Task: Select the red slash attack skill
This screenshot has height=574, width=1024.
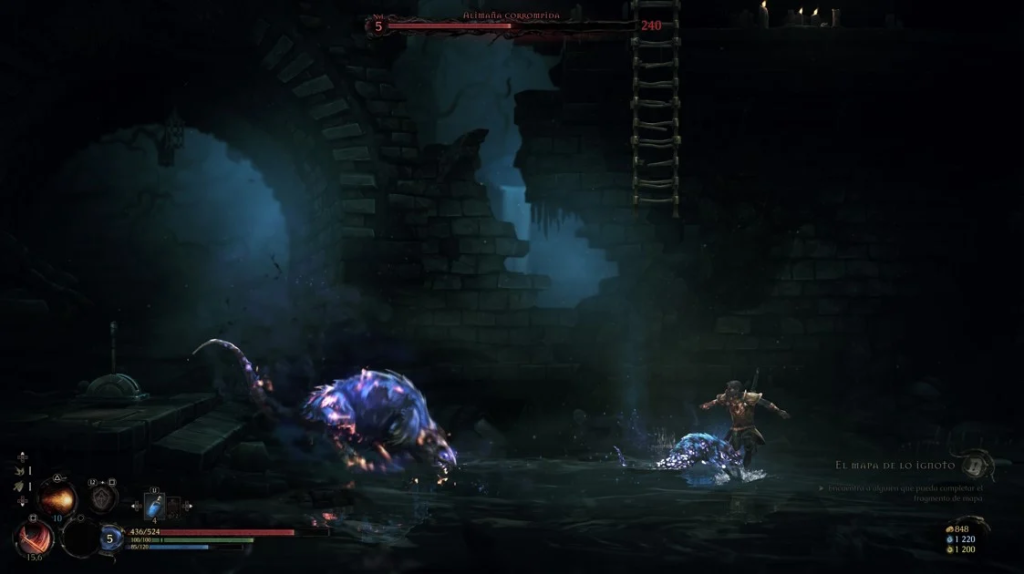Action: click(x=33, y=538)
